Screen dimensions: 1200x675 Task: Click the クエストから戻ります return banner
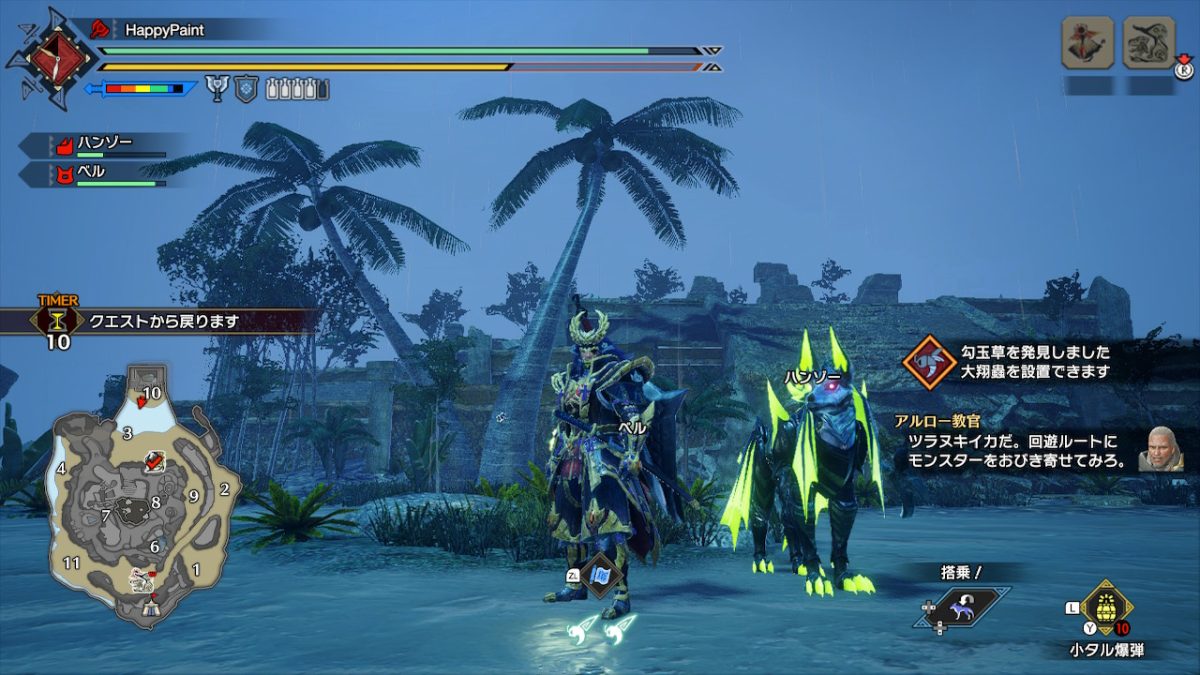point(165,322)
